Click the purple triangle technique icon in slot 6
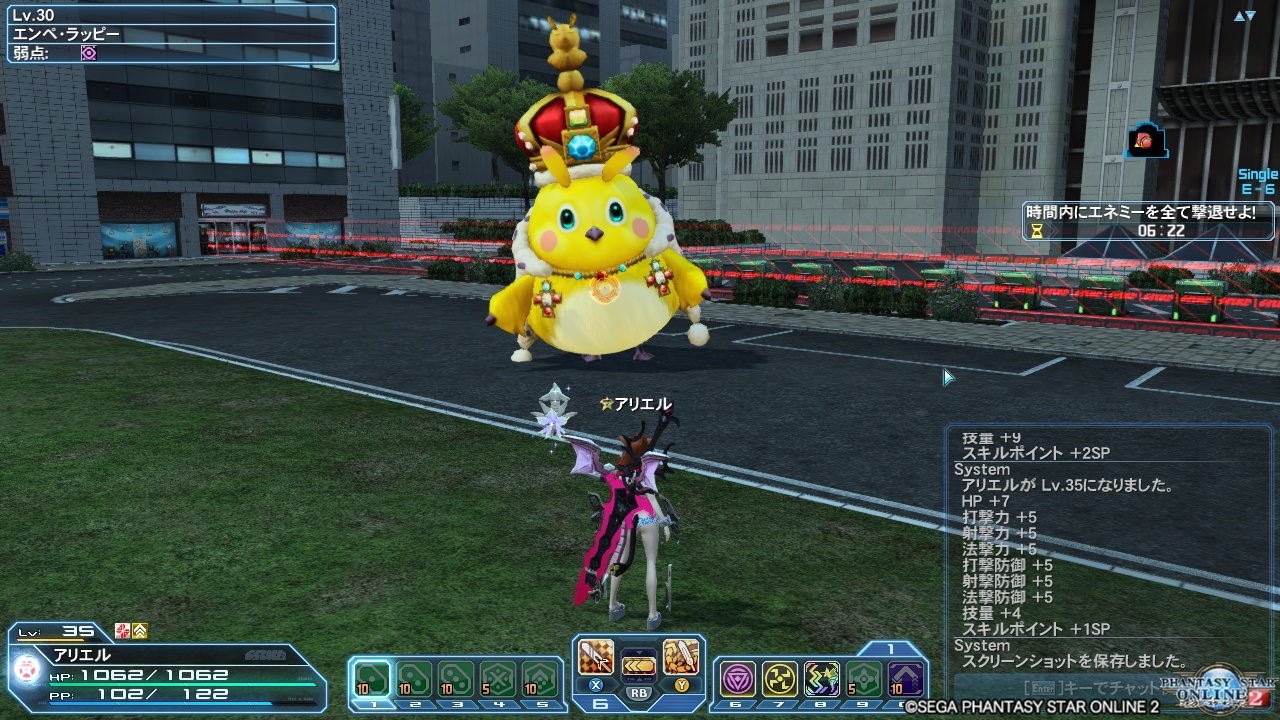The width and height of the screenshot is (1280, 720). point(737,678)
